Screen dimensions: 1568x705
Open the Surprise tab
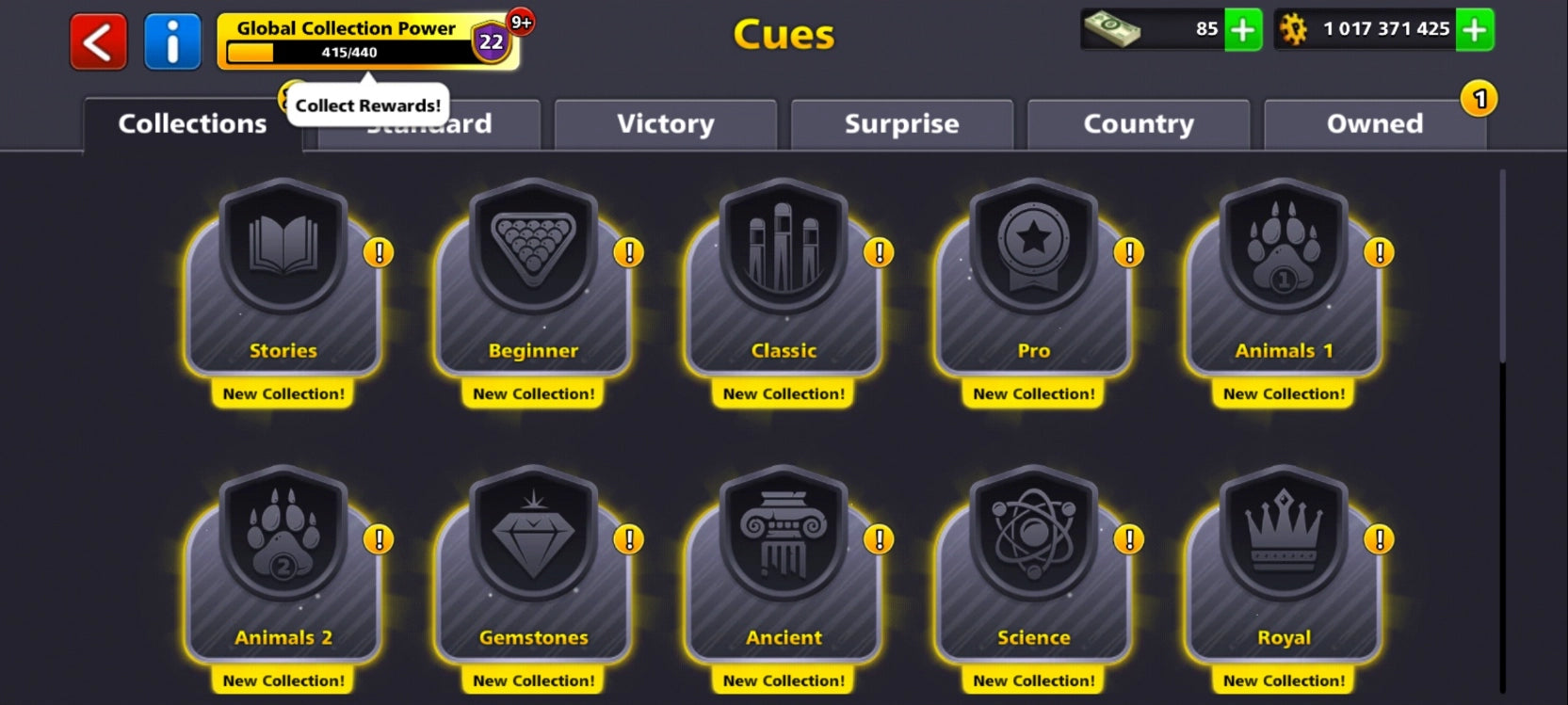[x=901, y=124]
